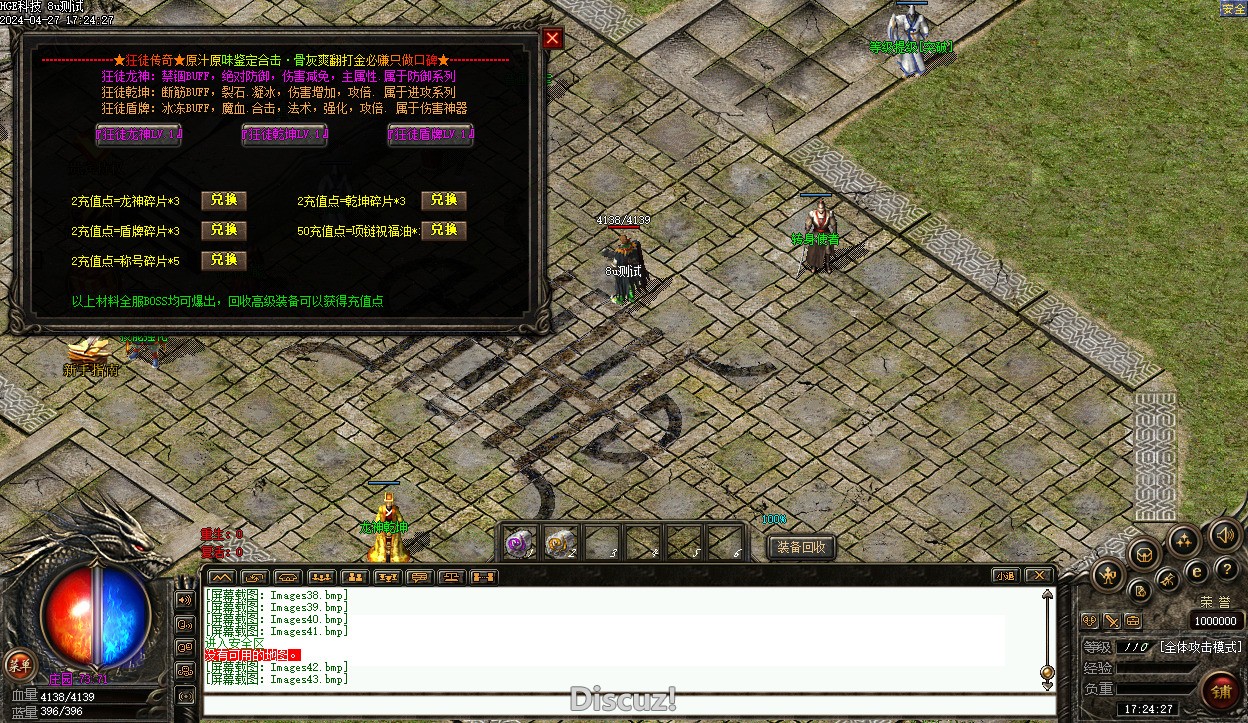Exchange points for 称号碎片*5
Image resolution: width=1248 pixels, height=723 pixels.
(223, 261)
